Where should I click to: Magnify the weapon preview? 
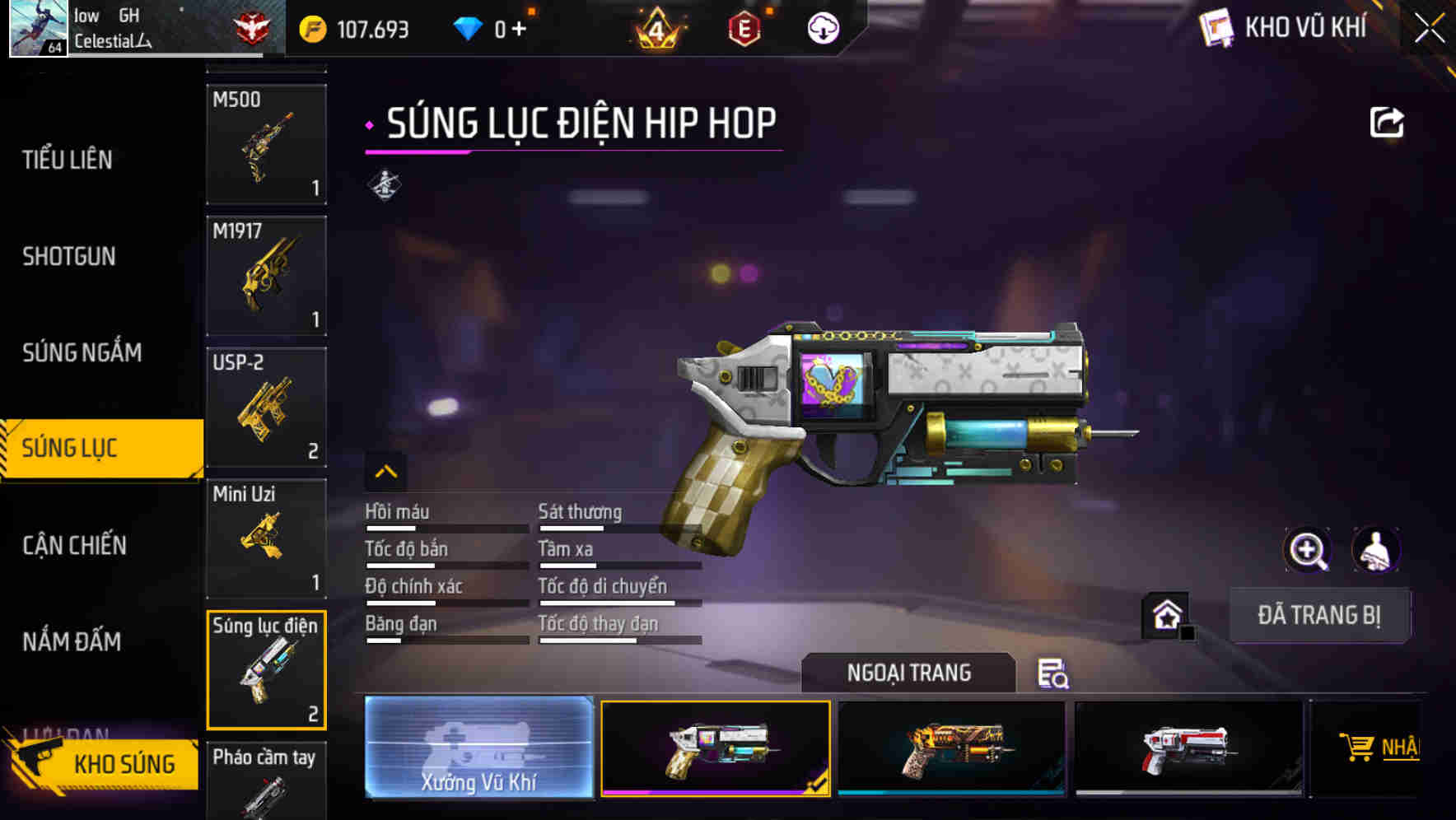(x=1309, y=550)
